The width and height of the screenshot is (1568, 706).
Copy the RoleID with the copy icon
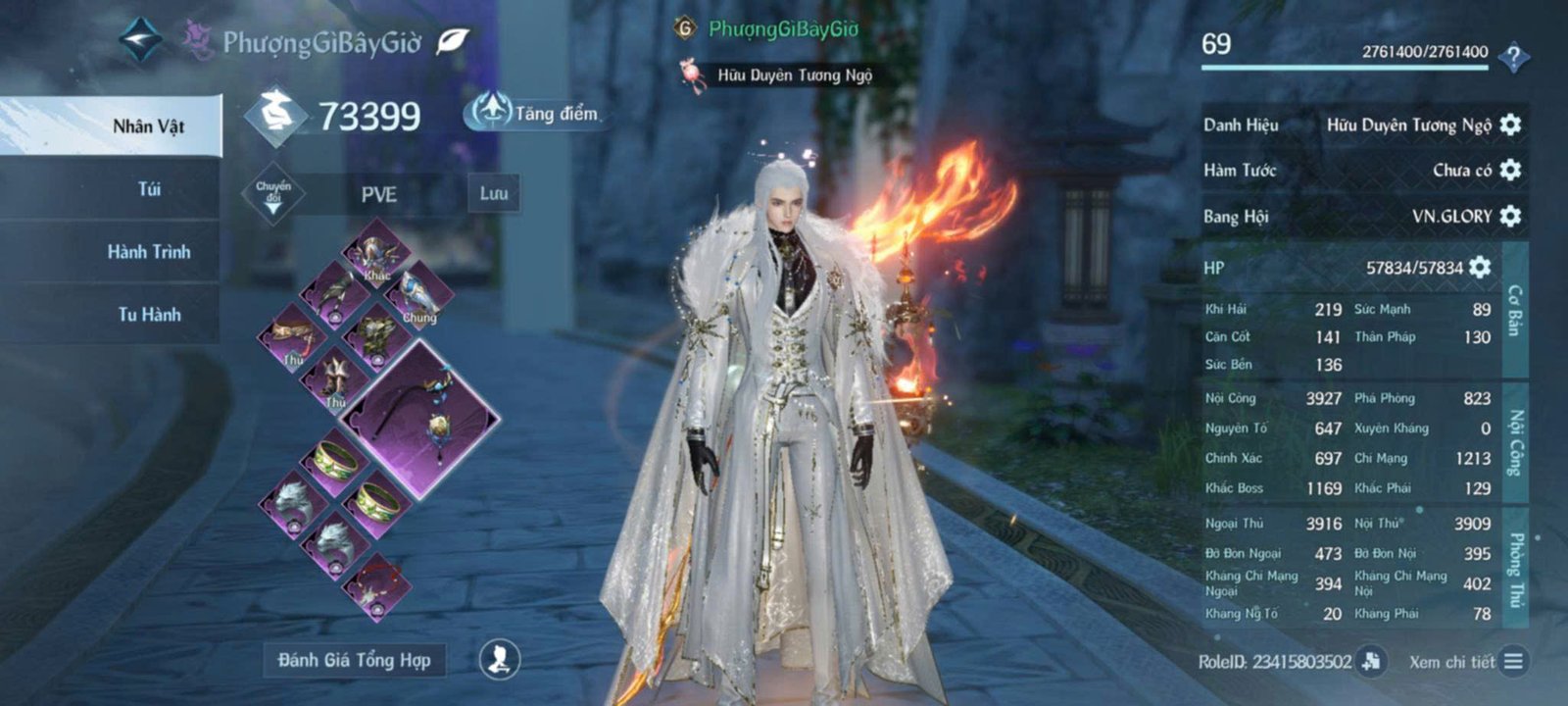(1372, 661)
